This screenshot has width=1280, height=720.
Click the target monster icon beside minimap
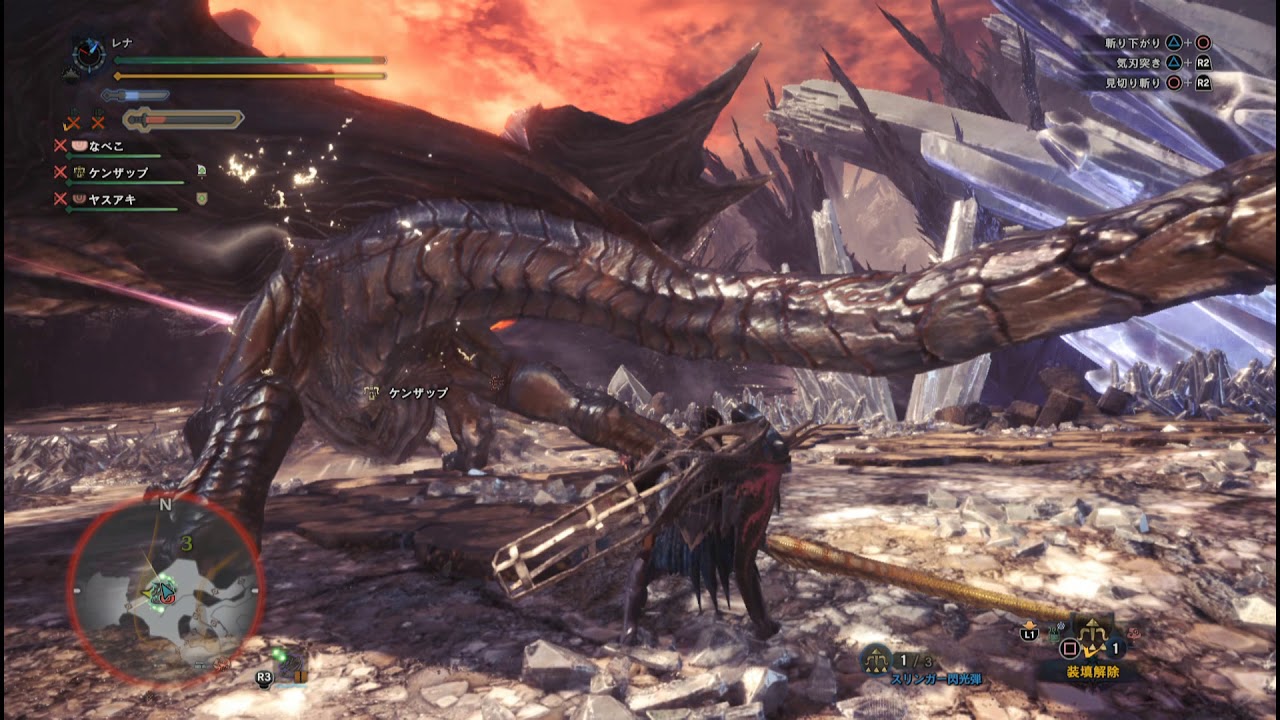point(293,663)
